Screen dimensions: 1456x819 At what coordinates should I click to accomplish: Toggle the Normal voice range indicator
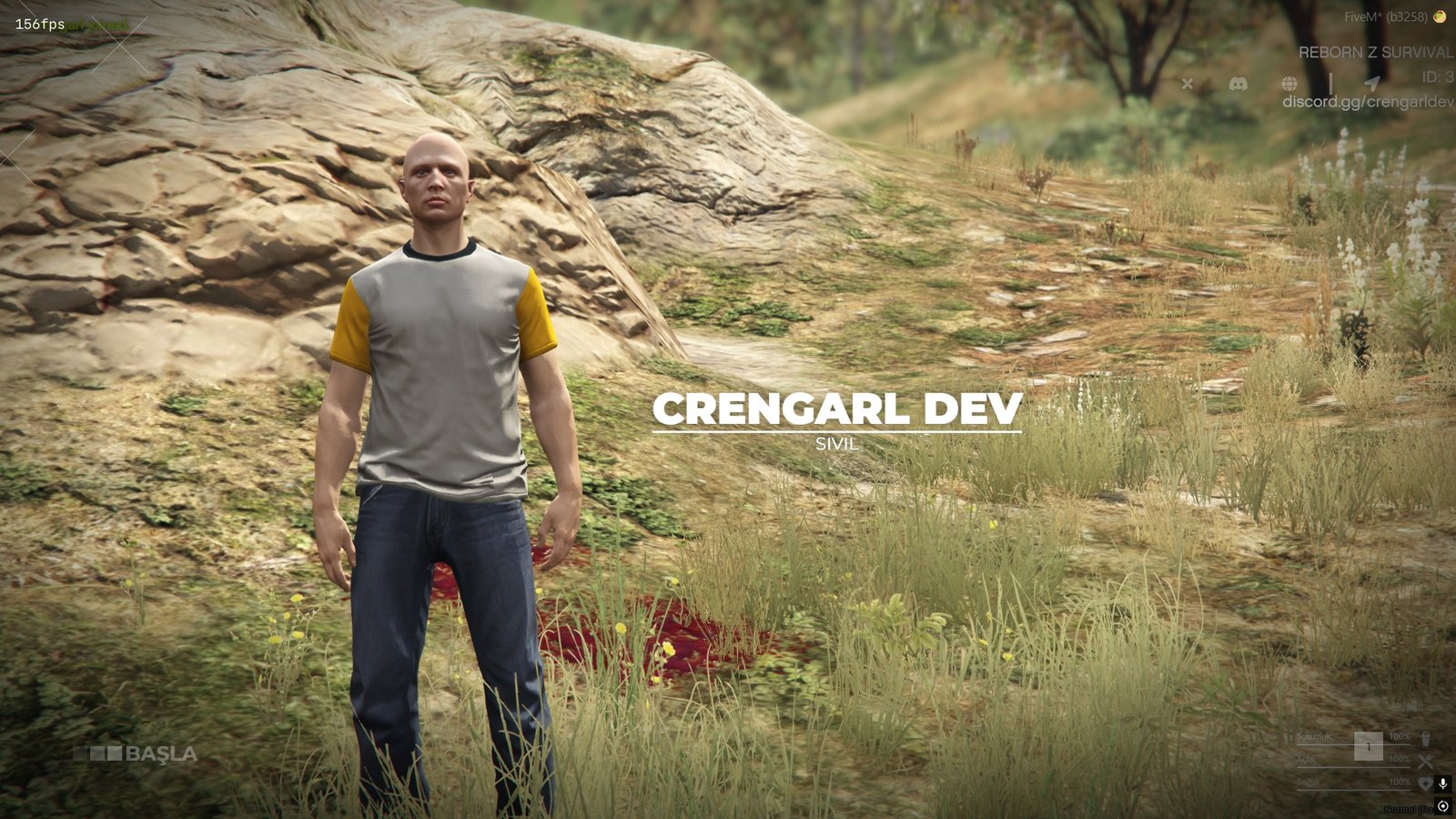click(1409, 808)
